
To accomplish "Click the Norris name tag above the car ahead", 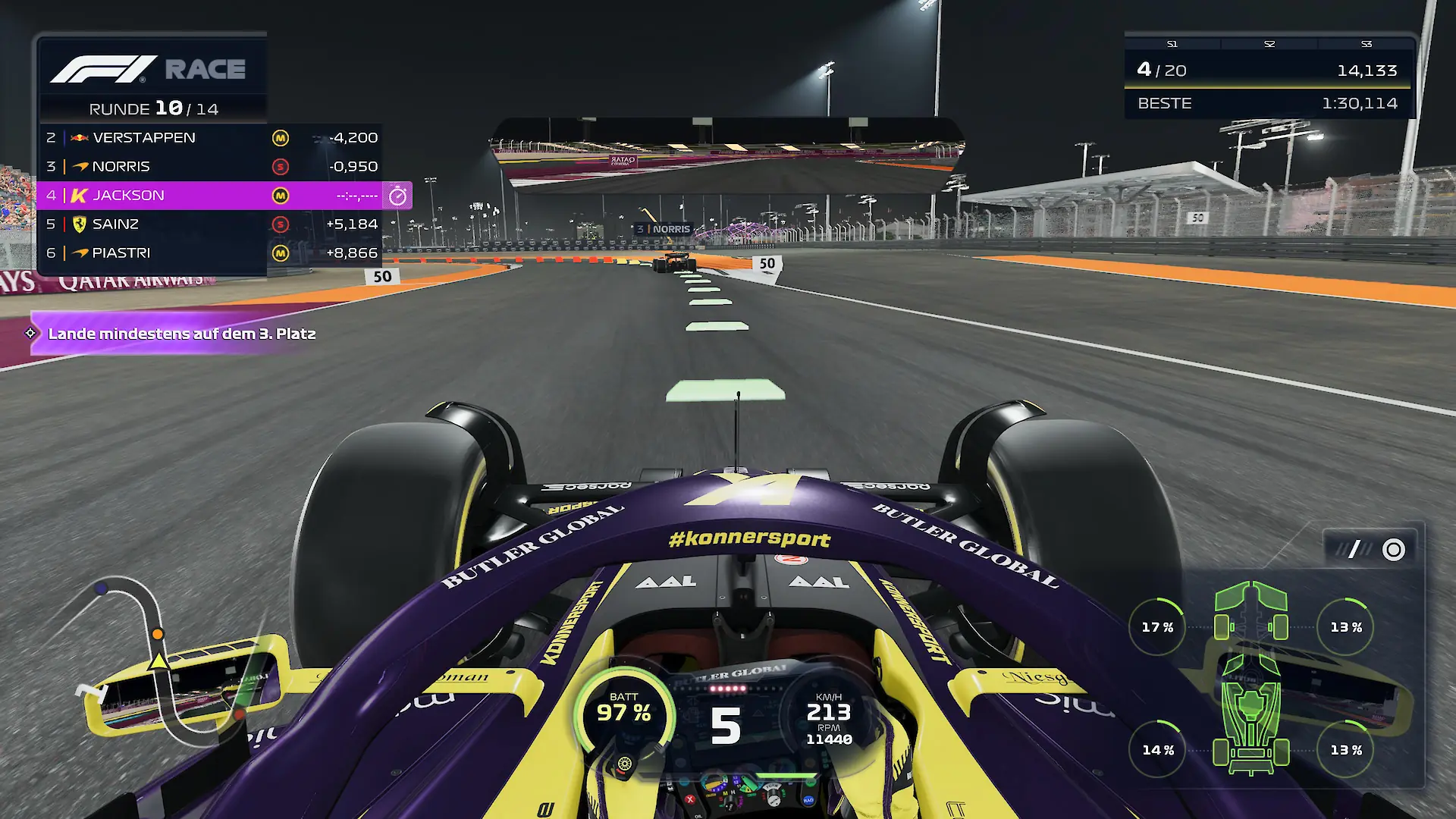I will click(664, 229).
